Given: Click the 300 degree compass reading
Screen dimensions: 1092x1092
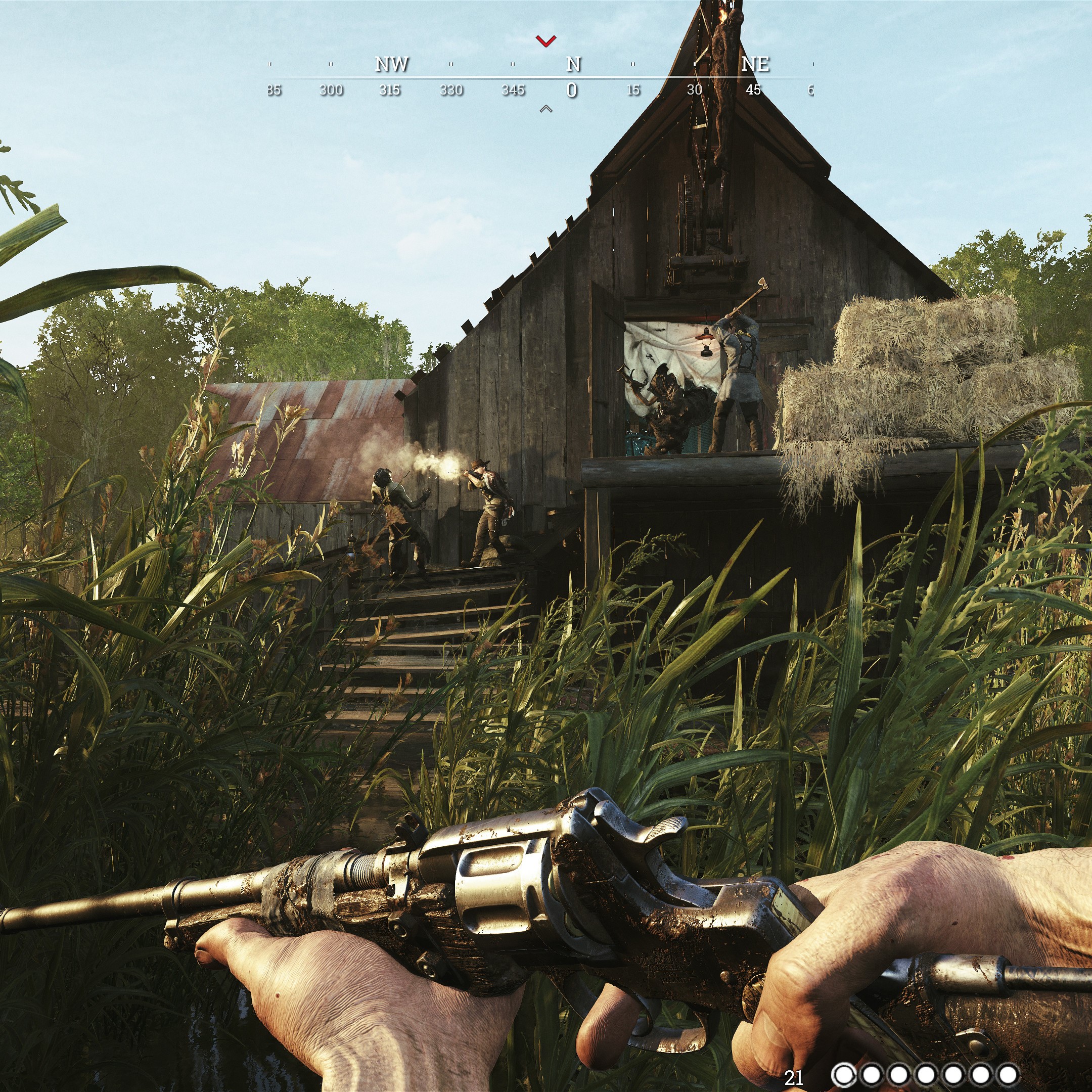Looking at the screenshot, I should [x=331, y=90].
